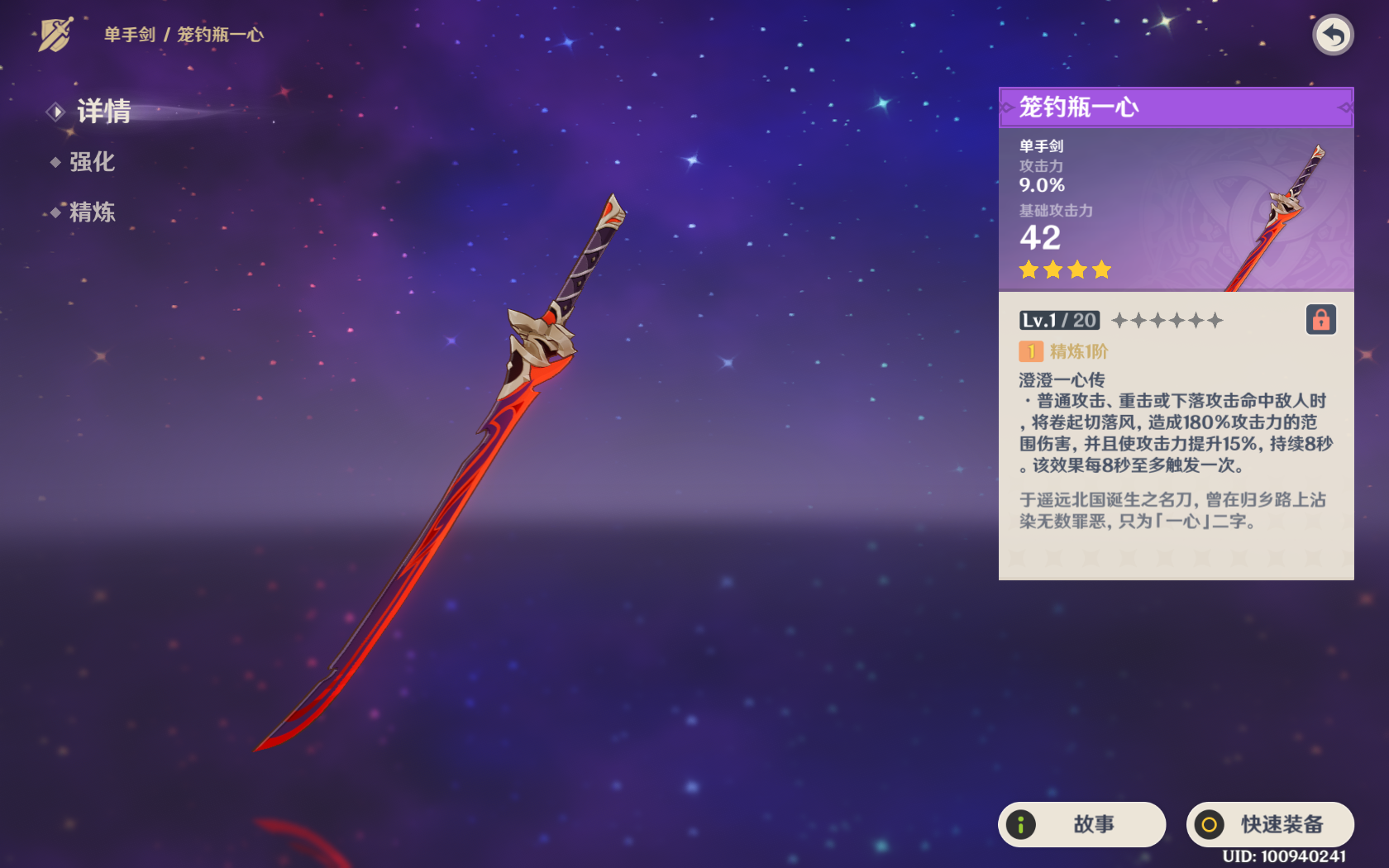The width and height of the screenshot is (1389, 868).
Task: Switch to the 强化 enhance tab
Action: 91,162
